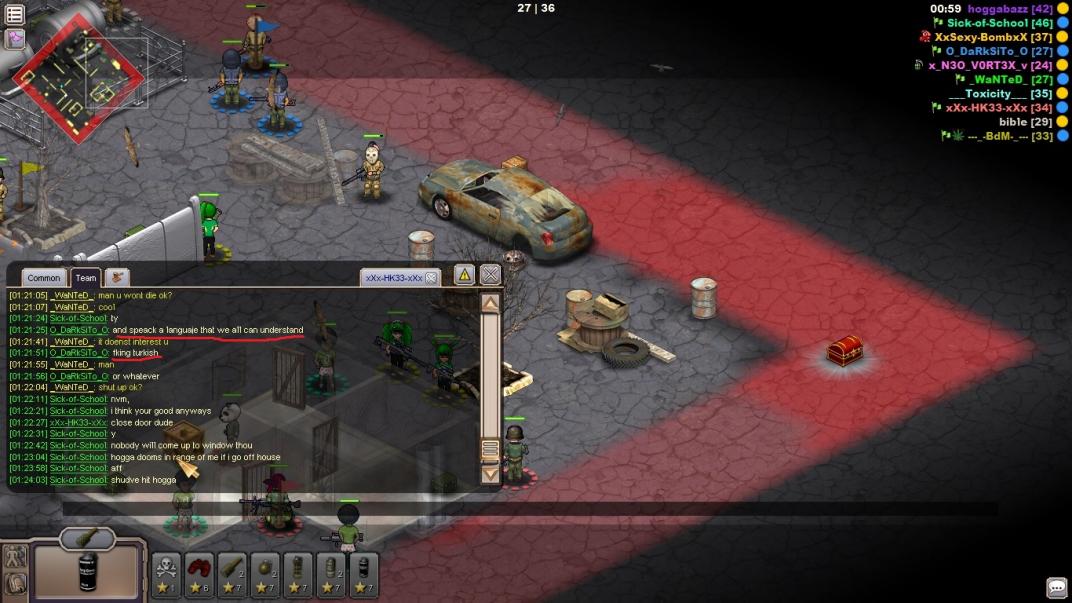
Task: Open the backpack inventory button
Action: click(x=15, y=584)
